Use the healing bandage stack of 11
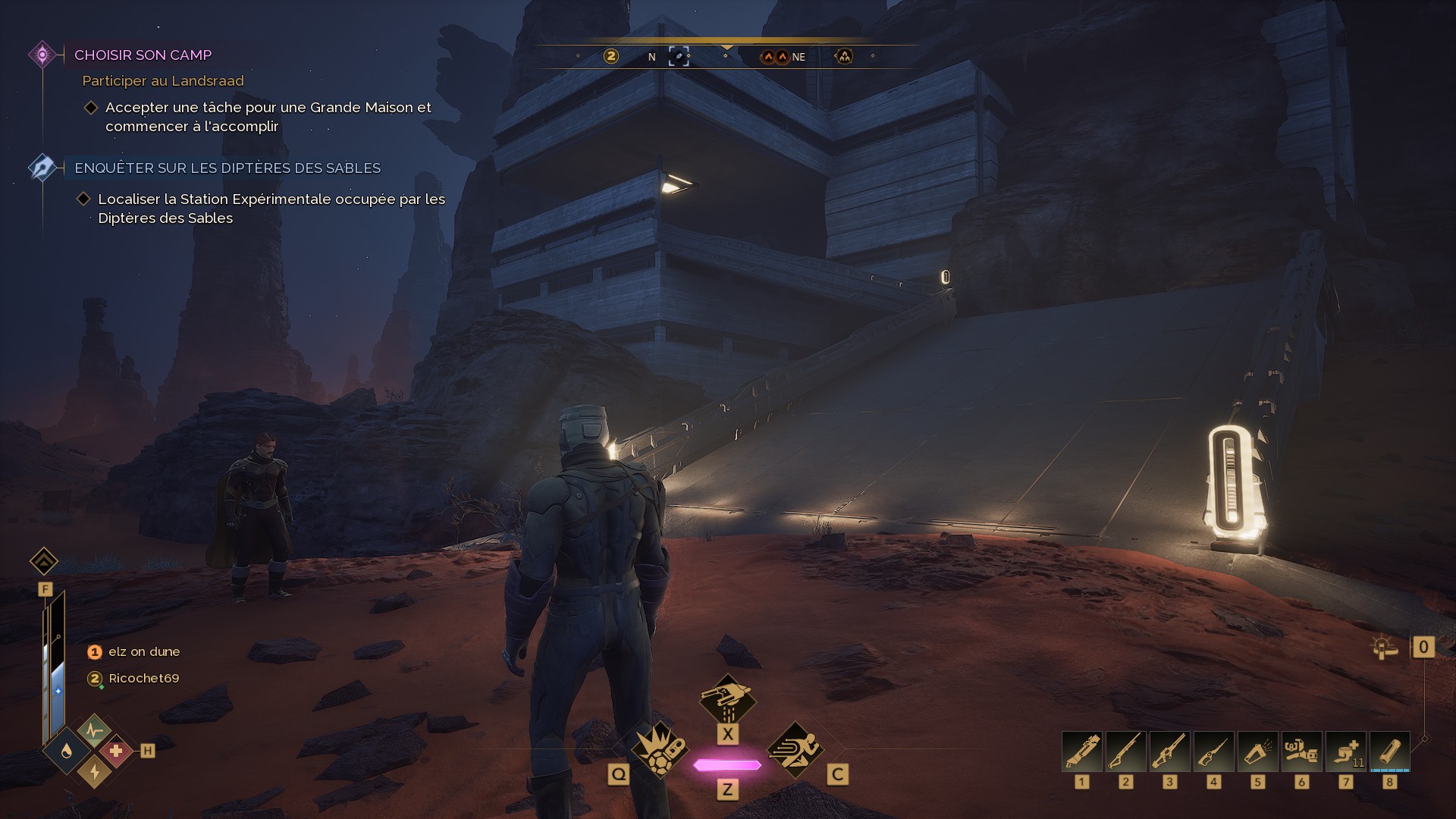The width and height of the screenshot is (1456, 819). [x=1346, y=751]
